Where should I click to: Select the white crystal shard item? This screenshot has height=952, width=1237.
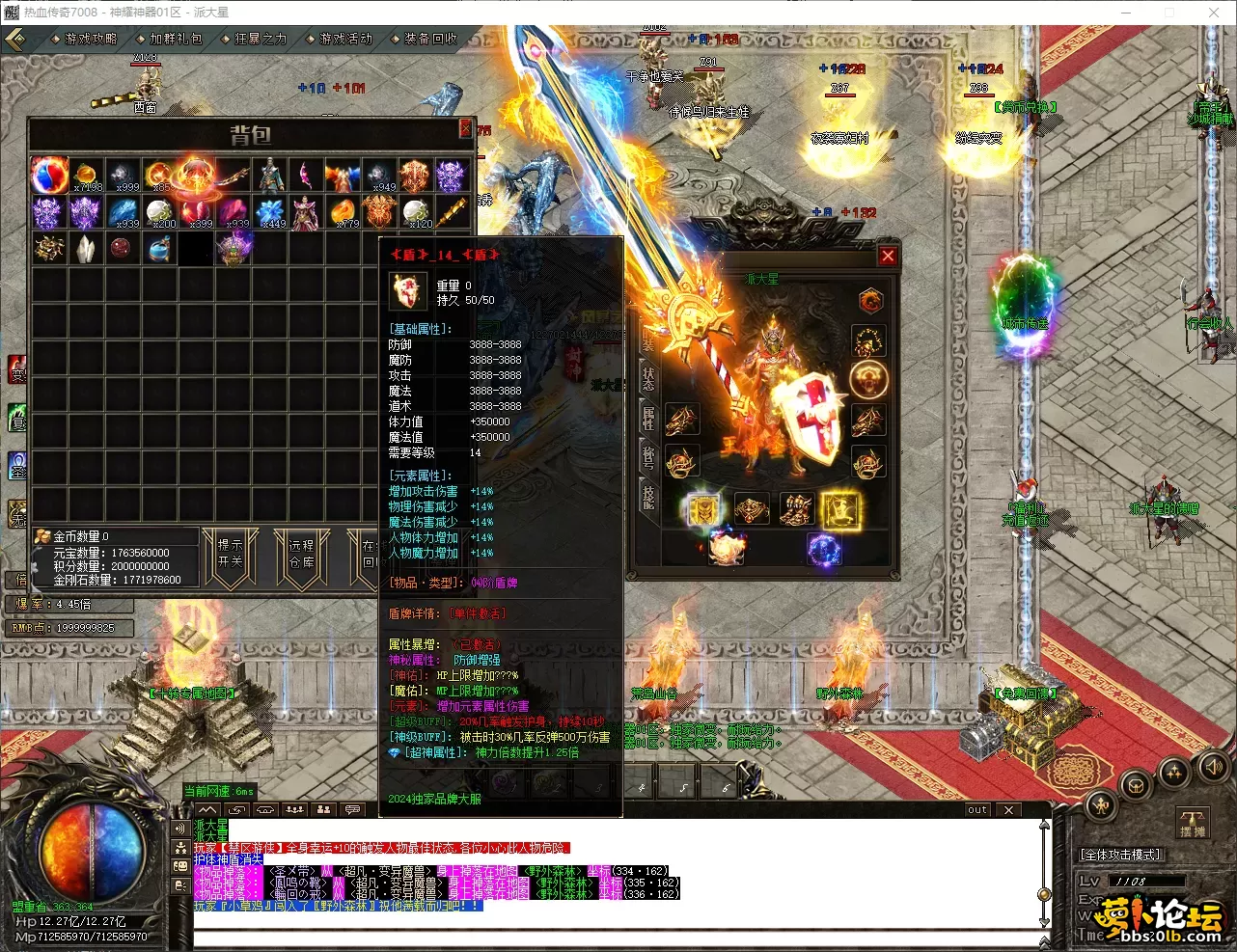tap(86, 249)
